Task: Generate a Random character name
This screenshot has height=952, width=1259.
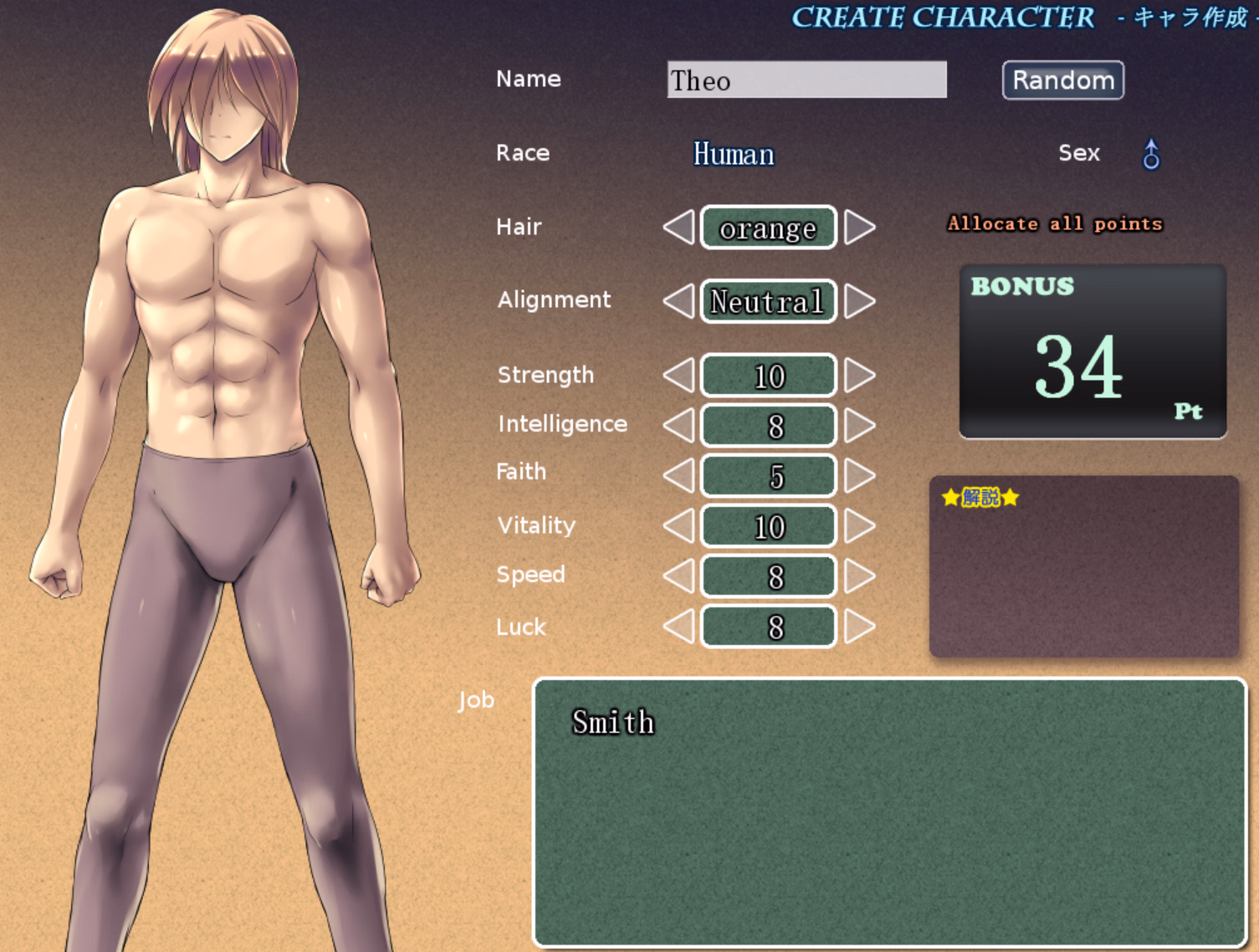Action: pos(1062,80)
